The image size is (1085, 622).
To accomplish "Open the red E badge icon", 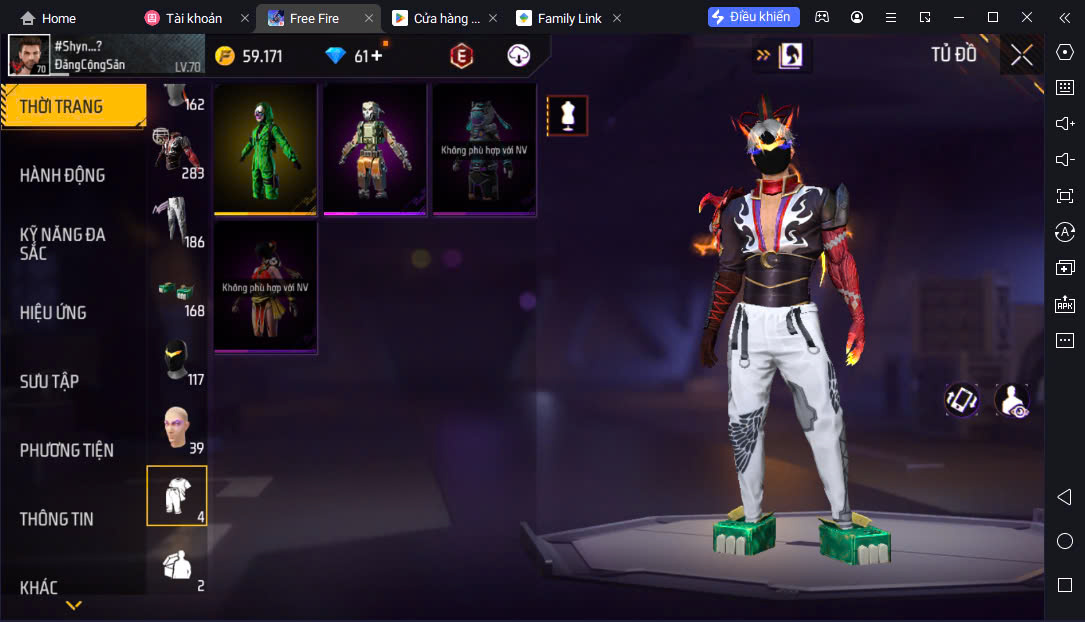I will [x=461, y=56].
